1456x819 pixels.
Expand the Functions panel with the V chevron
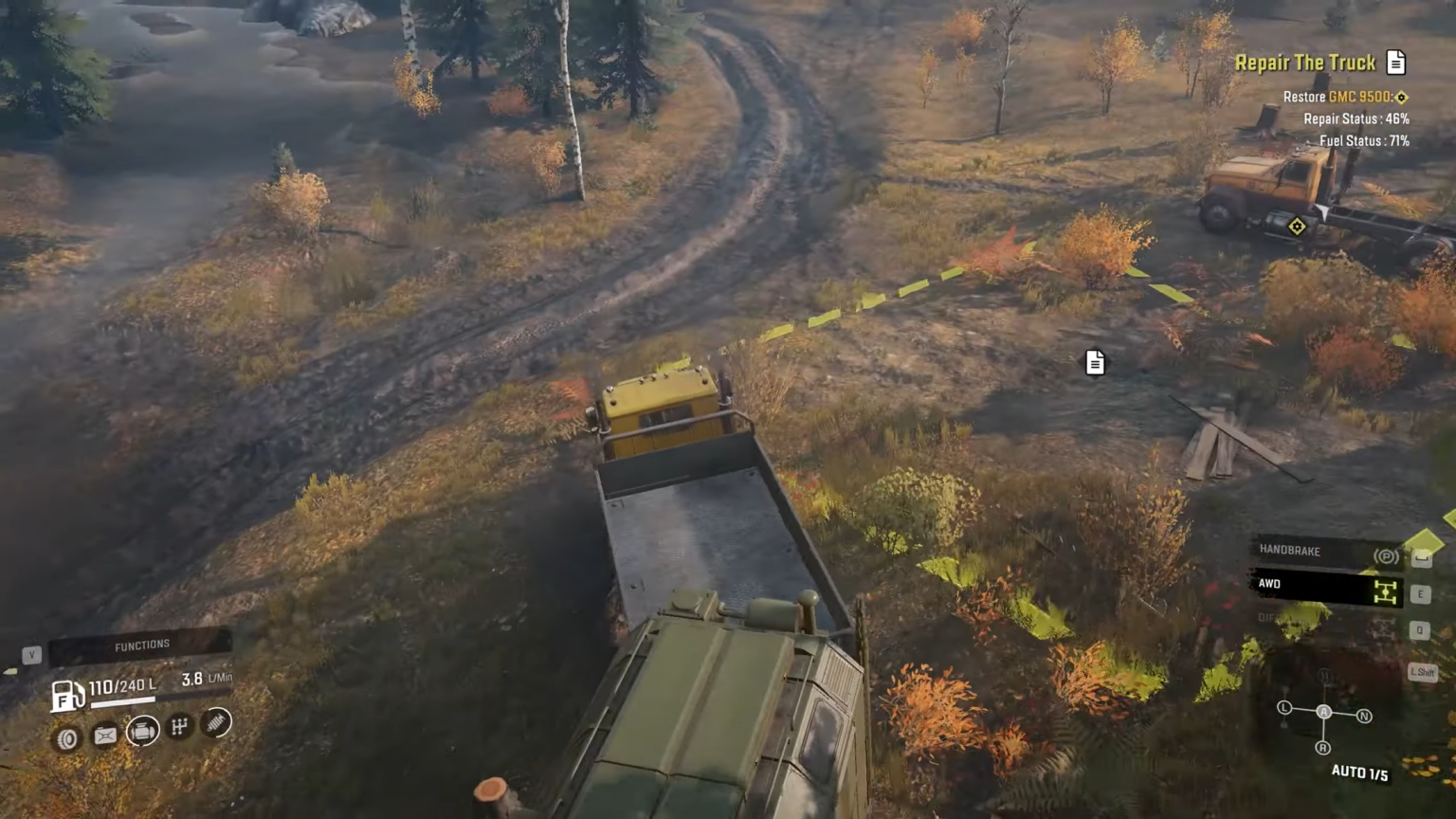point(31,653)
